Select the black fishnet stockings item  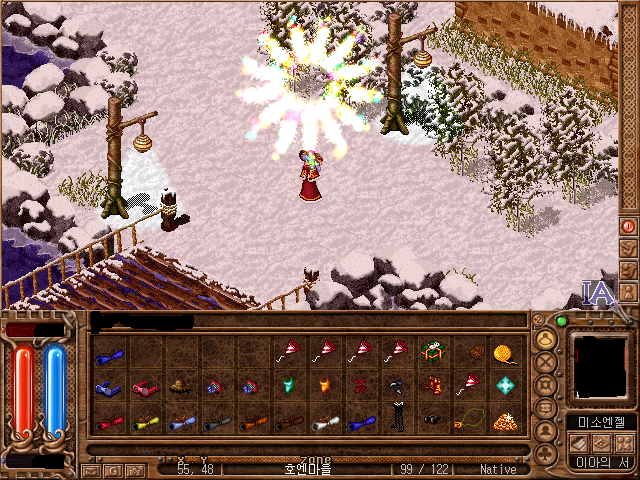397,421
